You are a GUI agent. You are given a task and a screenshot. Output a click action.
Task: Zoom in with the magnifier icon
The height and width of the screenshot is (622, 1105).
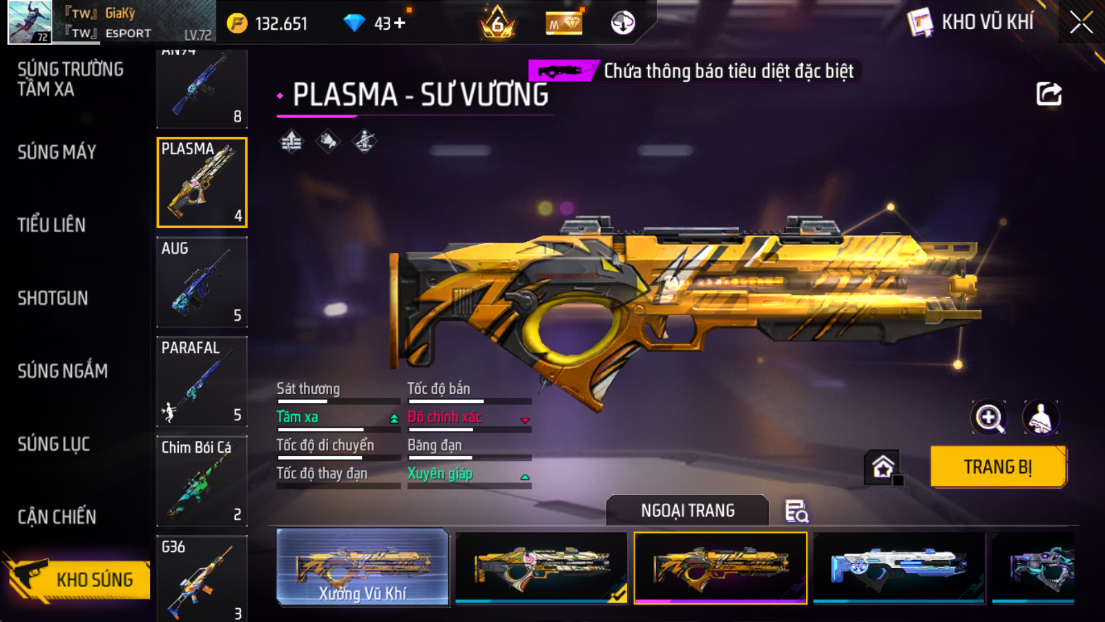pos(989,418)
